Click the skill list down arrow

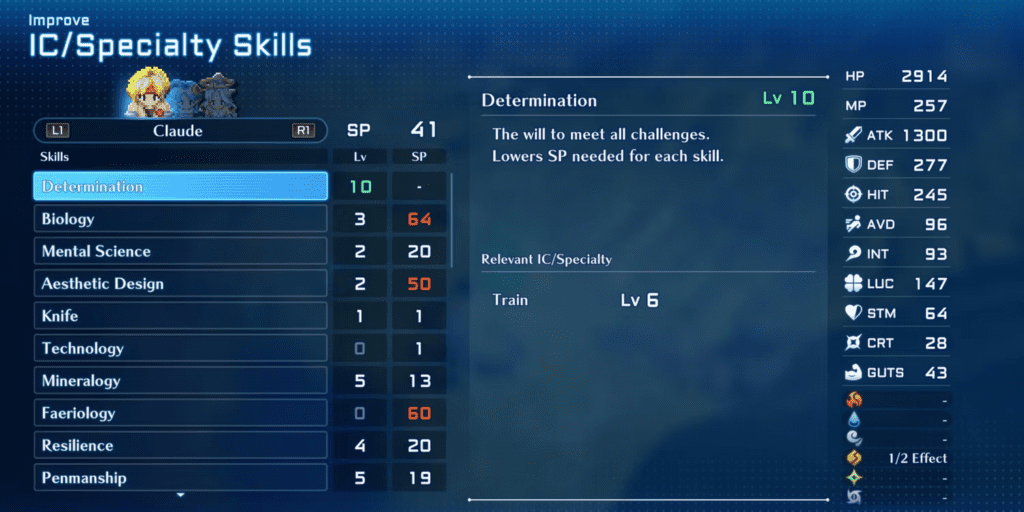[x=180, y=495]
